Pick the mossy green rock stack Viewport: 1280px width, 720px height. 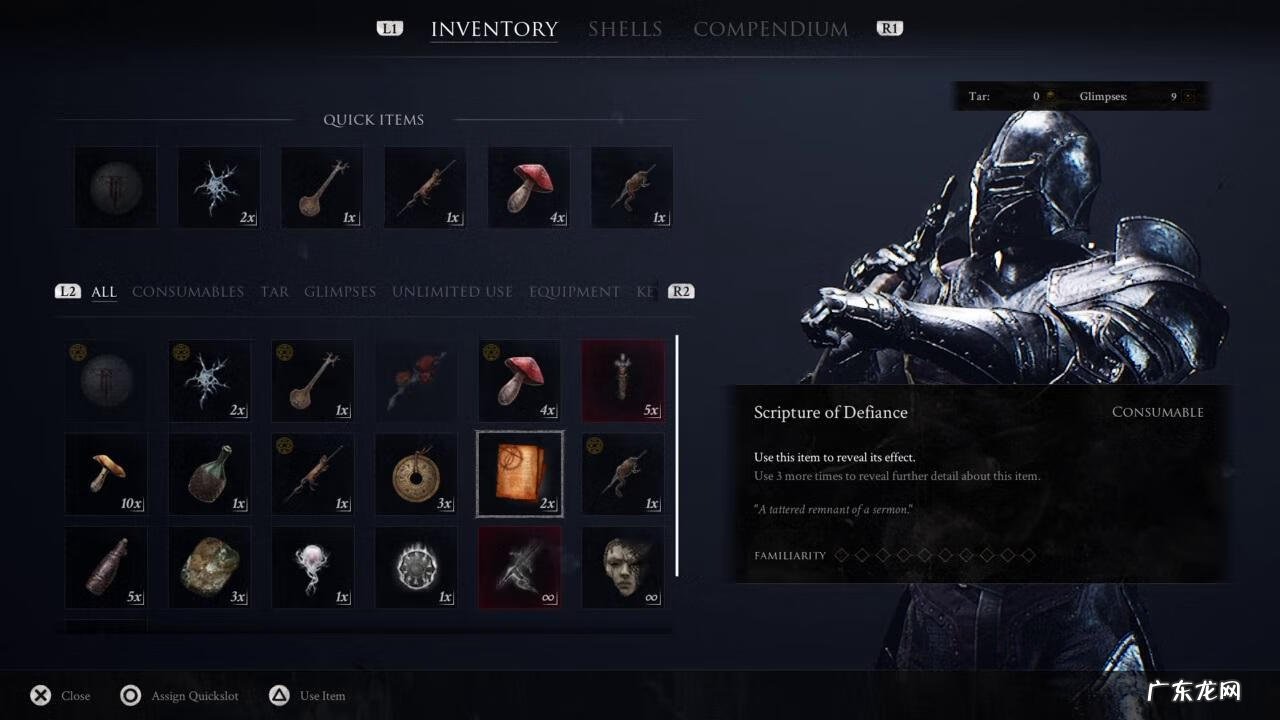[209, 567]
